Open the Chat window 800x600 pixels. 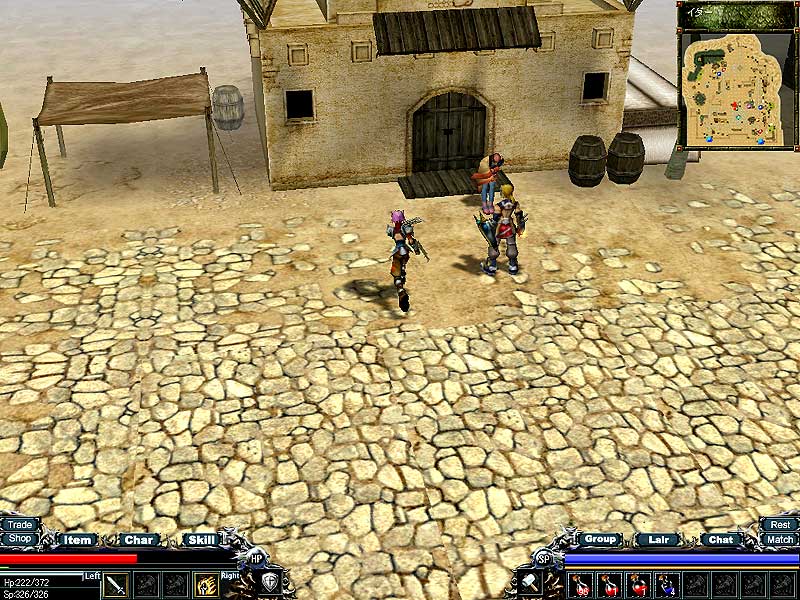tap(720, 540)
